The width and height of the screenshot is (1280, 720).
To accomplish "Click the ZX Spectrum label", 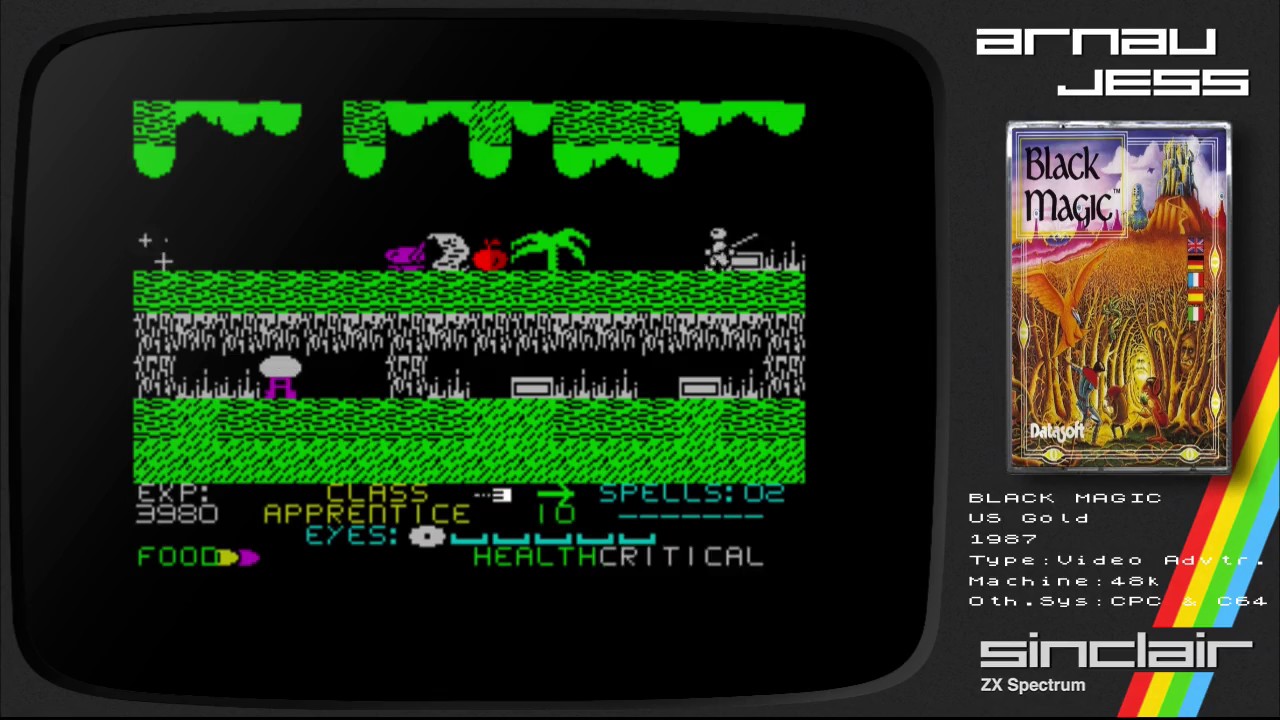I will pyautogui.click(x=1032, y=685).
